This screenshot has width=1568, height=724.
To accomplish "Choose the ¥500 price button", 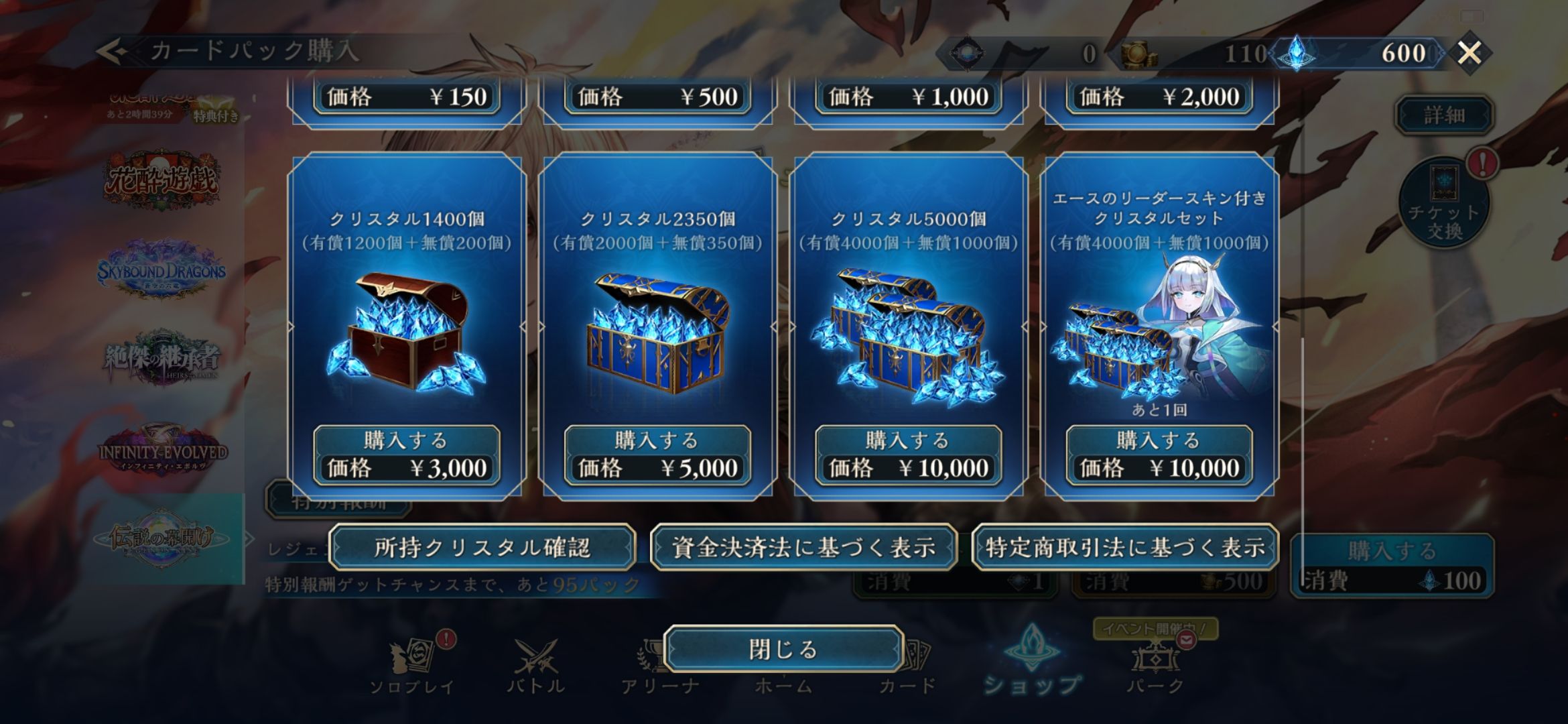I will (657, 98).
